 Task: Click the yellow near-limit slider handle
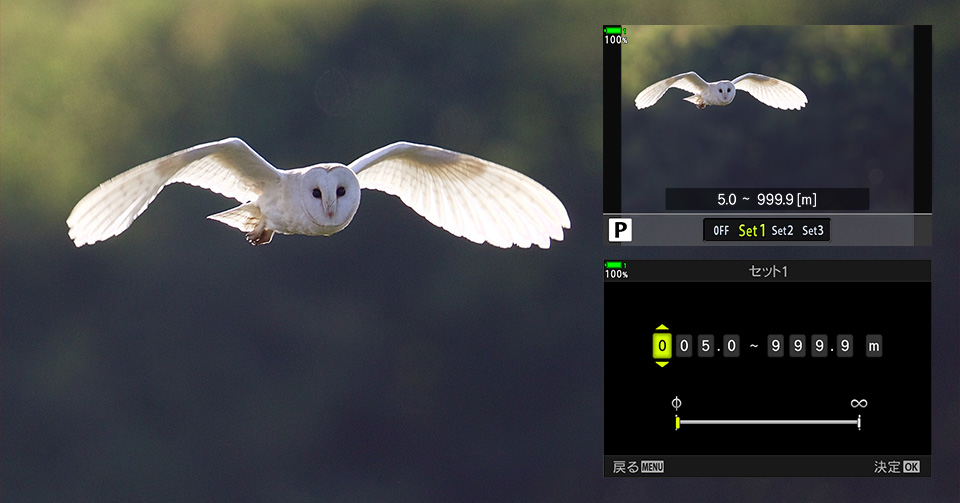point(677,422)
